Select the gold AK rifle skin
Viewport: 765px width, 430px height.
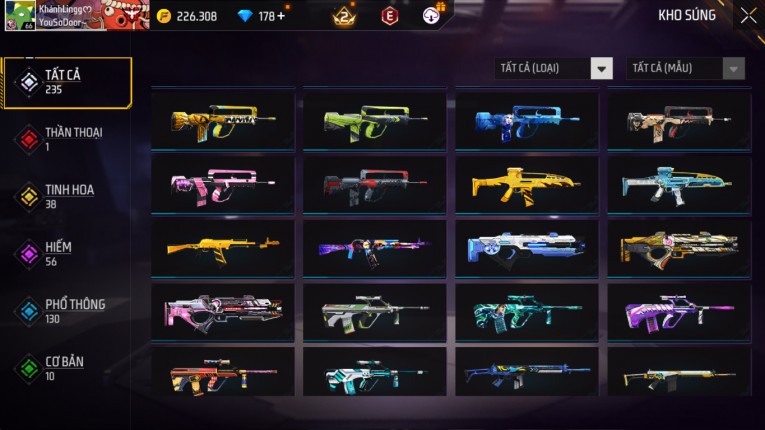pos(223,248)
